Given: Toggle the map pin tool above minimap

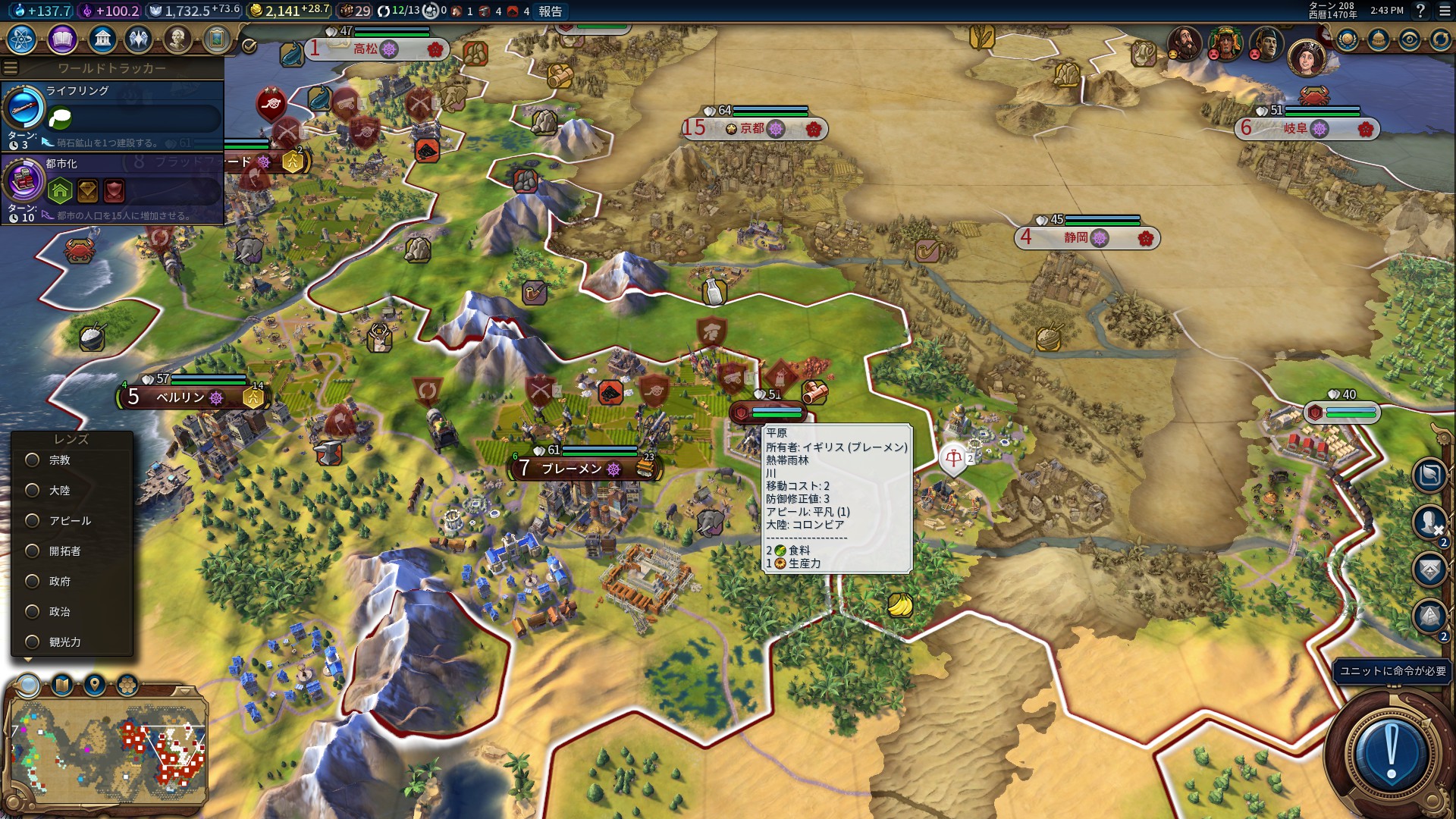Looking at the screenshot, I should coord(95,686).
